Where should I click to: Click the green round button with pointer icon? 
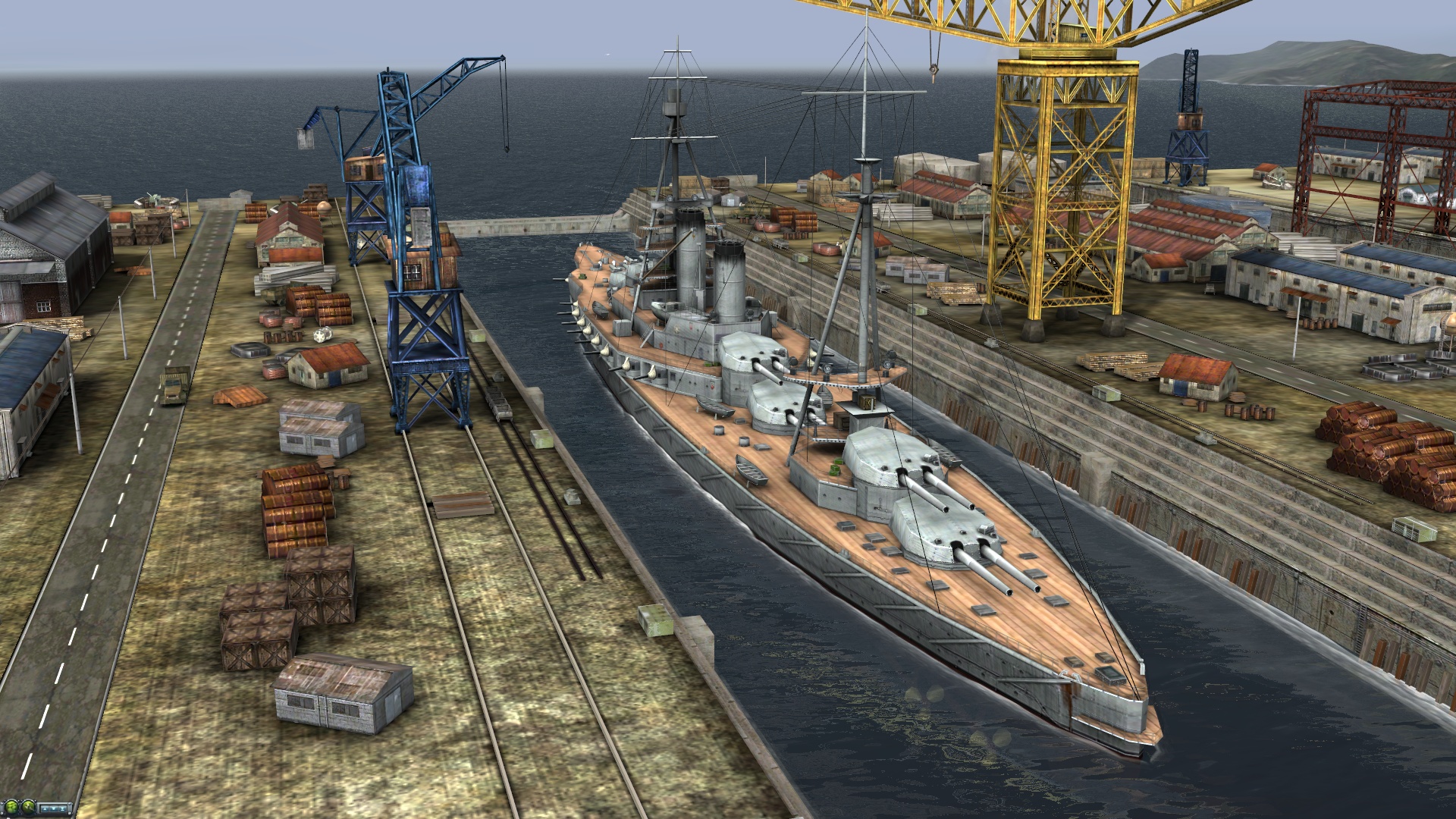coord(29,808)
